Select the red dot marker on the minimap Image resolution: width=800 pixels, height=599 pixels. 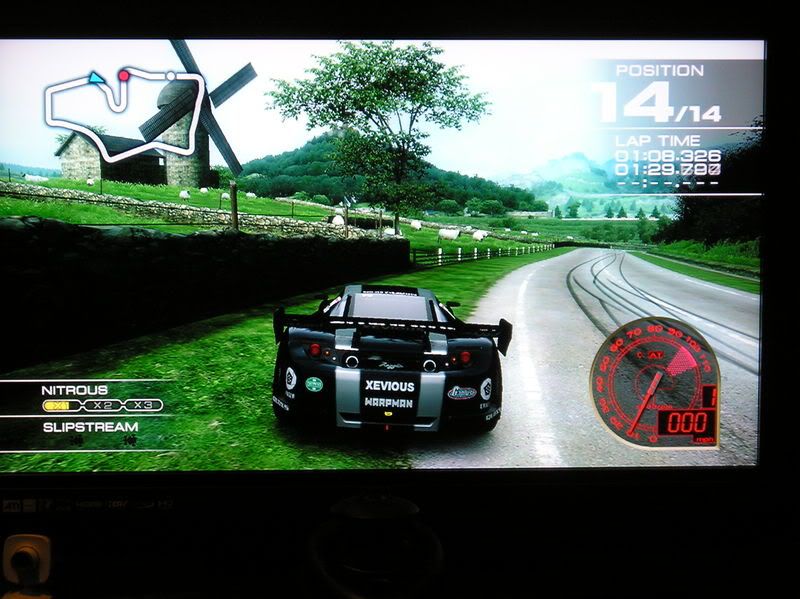(124, 75)
